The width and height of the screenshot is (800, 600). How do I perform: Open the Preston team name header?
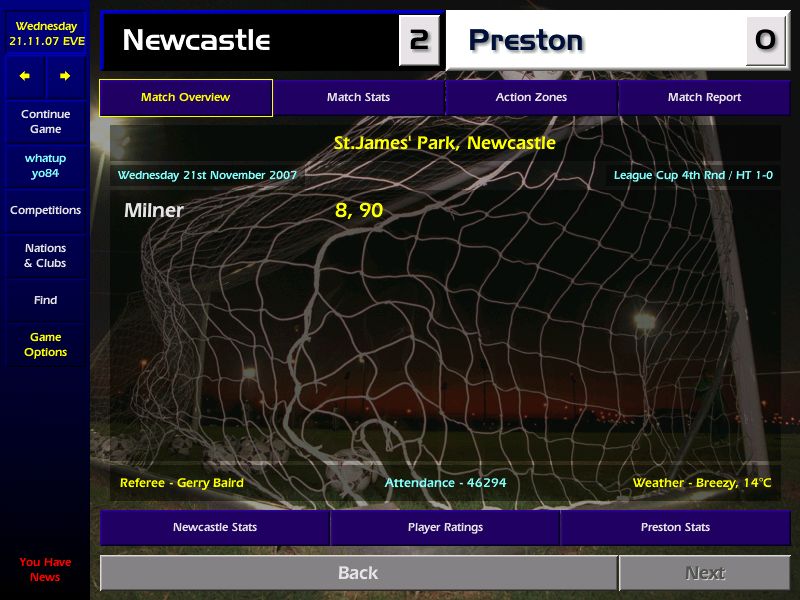click(526, 40)
